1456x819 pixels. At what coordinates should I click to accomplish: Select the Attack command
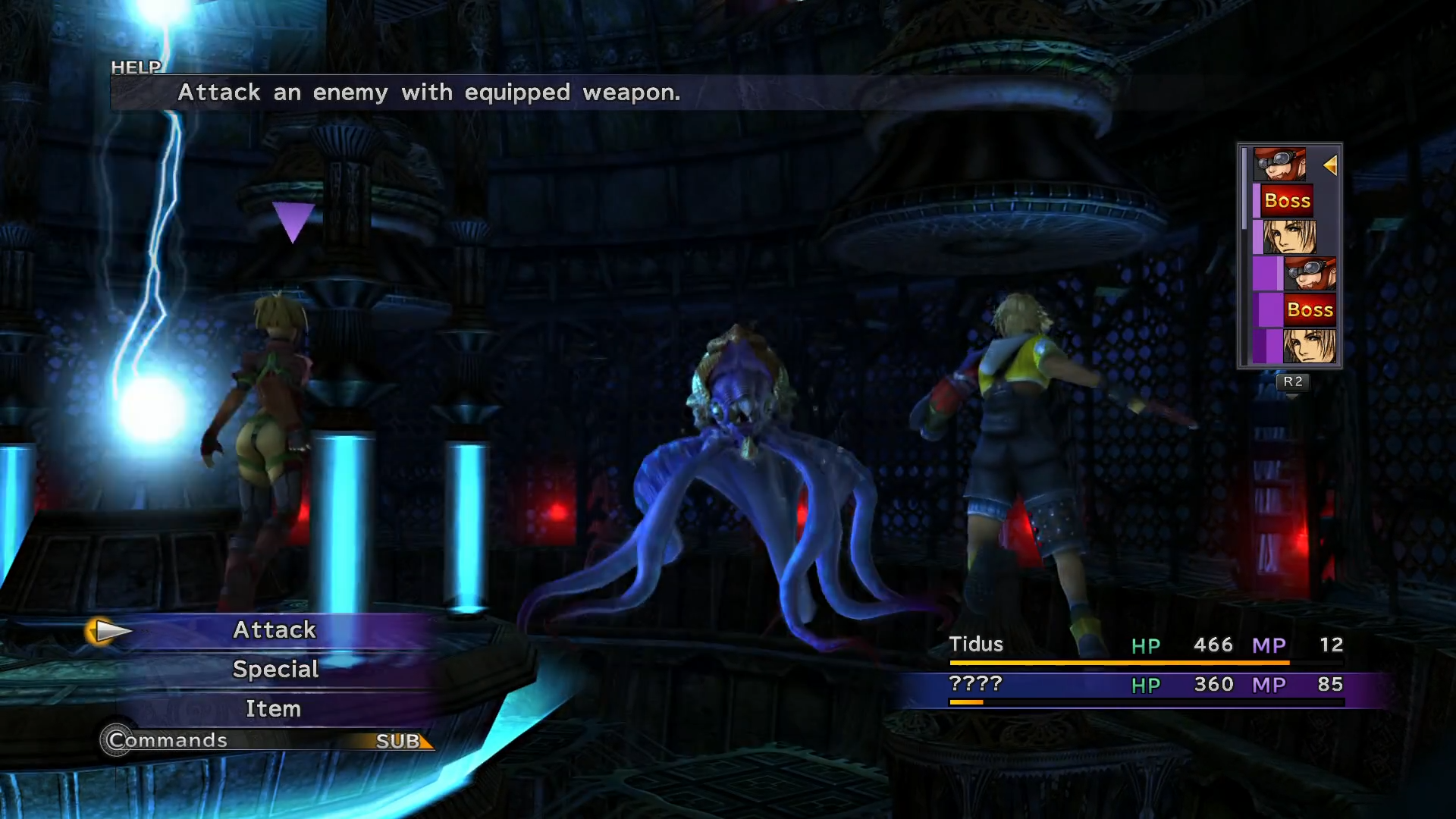(275, 629)
